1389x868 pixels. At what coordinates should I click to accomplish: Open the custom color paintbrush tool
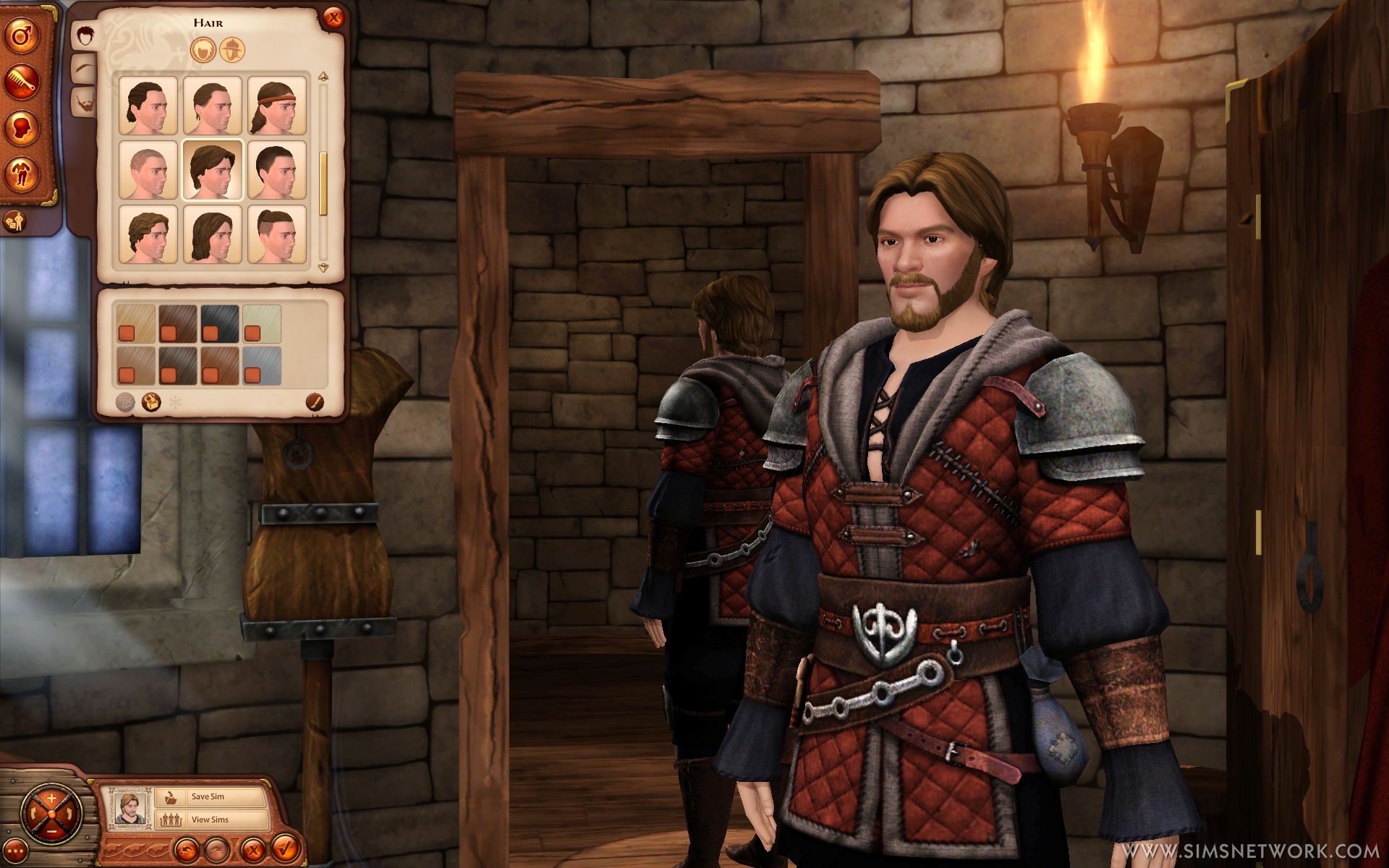[313, 401]
